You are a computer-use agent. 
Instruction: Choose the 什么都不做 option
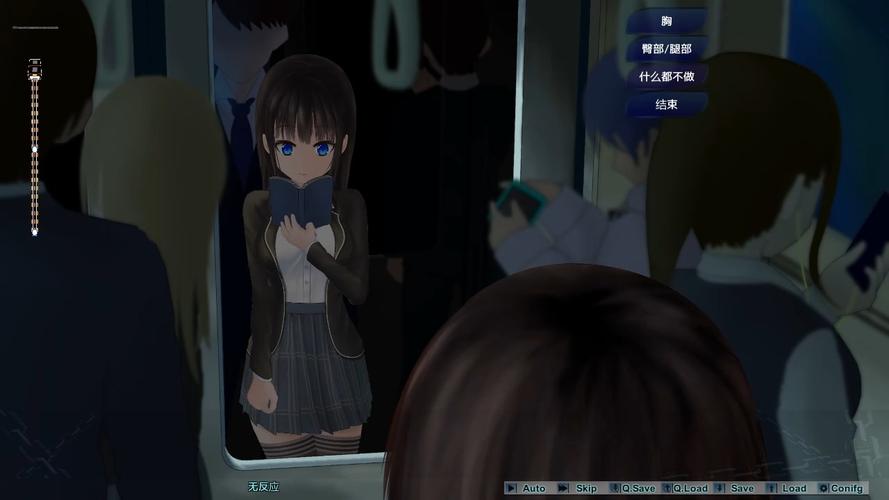point(667,76)
